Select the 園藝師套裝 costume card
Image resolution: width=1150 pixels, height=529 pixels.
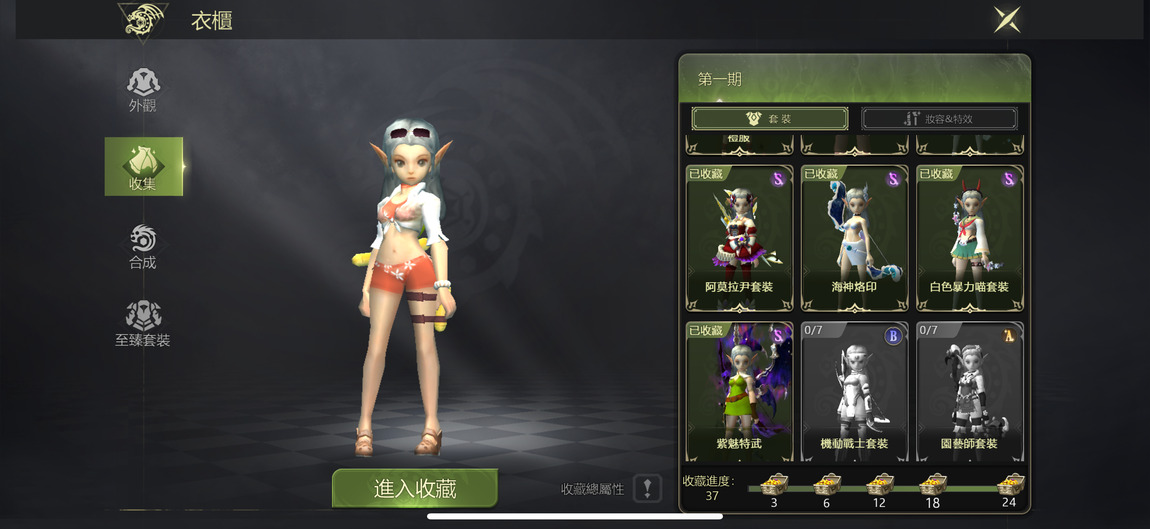click(x=969, y=392)
